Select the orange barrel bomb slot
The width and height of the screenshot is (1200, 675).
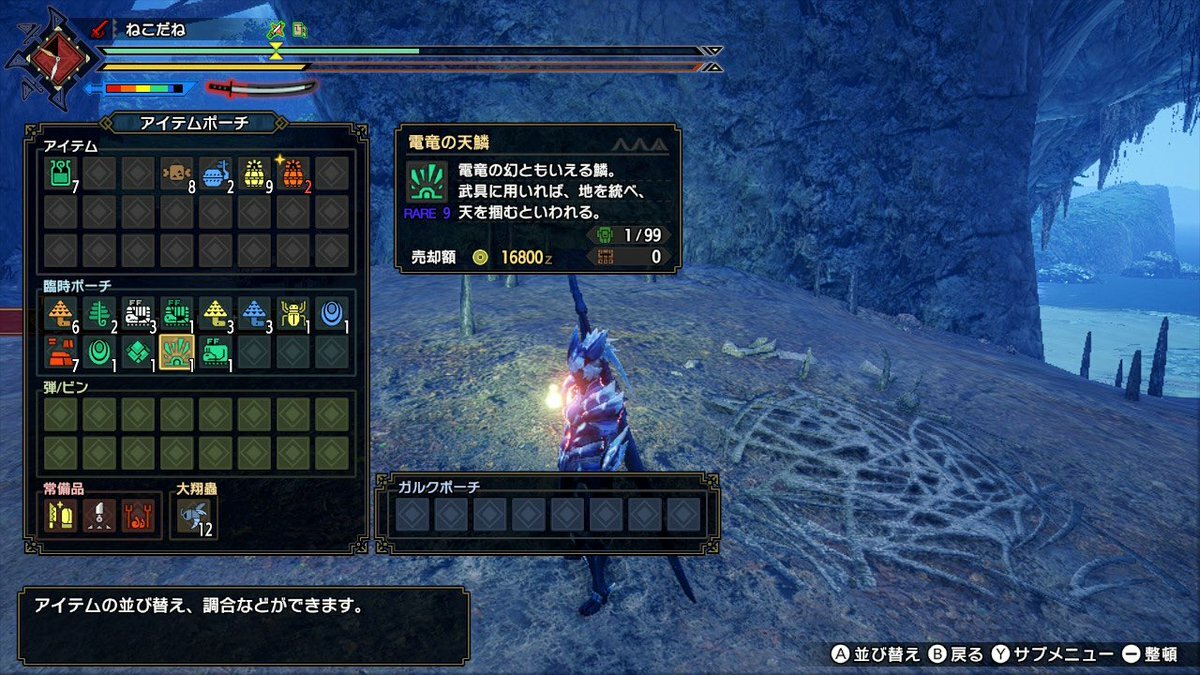tap(293, 174)
